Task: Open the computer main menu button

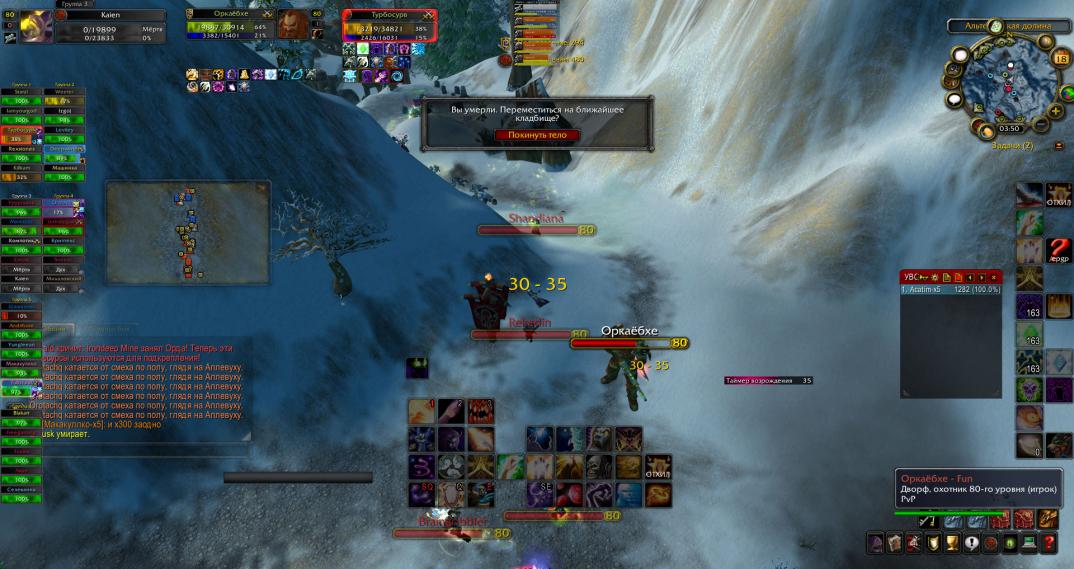Action: click(1029, 543)
